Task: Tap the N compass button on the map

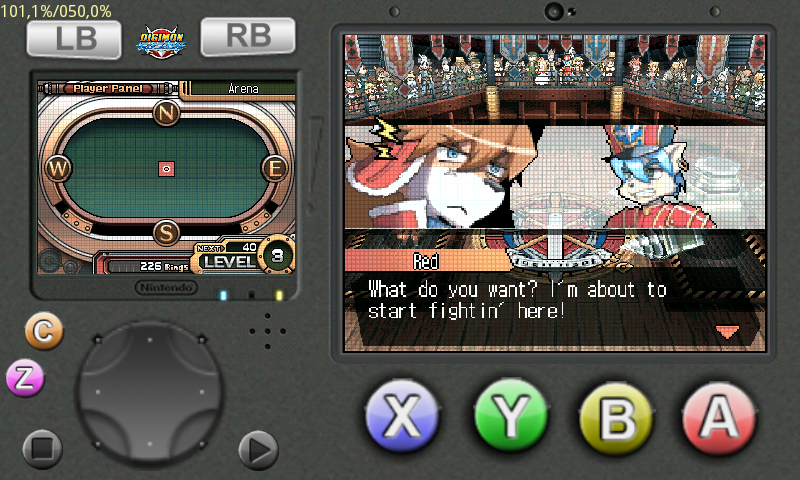Action: click(x=167, y=113)
